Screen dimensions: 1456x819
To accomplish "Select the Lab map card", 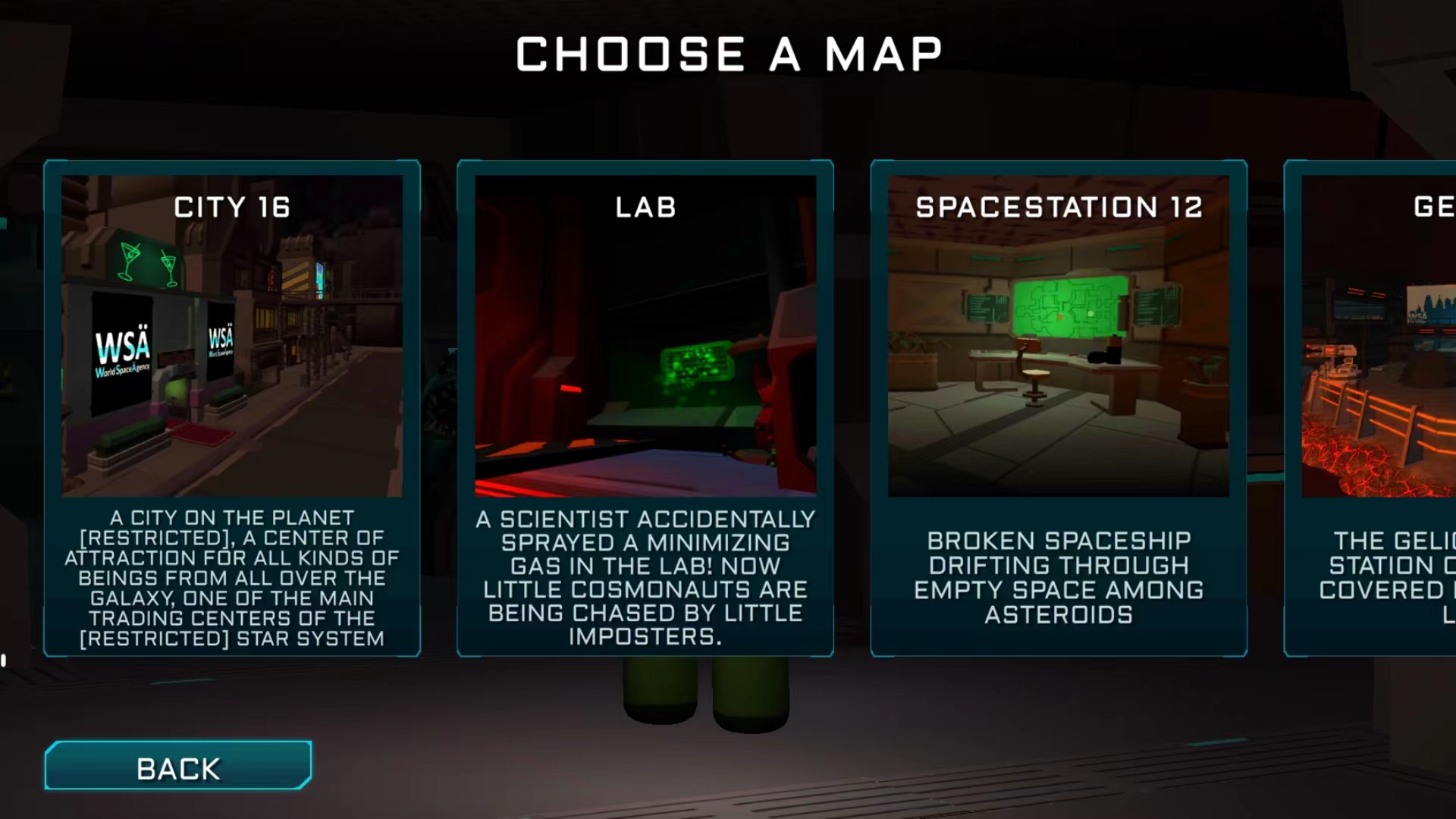I will pyautogui.click(x=645, y=408).
